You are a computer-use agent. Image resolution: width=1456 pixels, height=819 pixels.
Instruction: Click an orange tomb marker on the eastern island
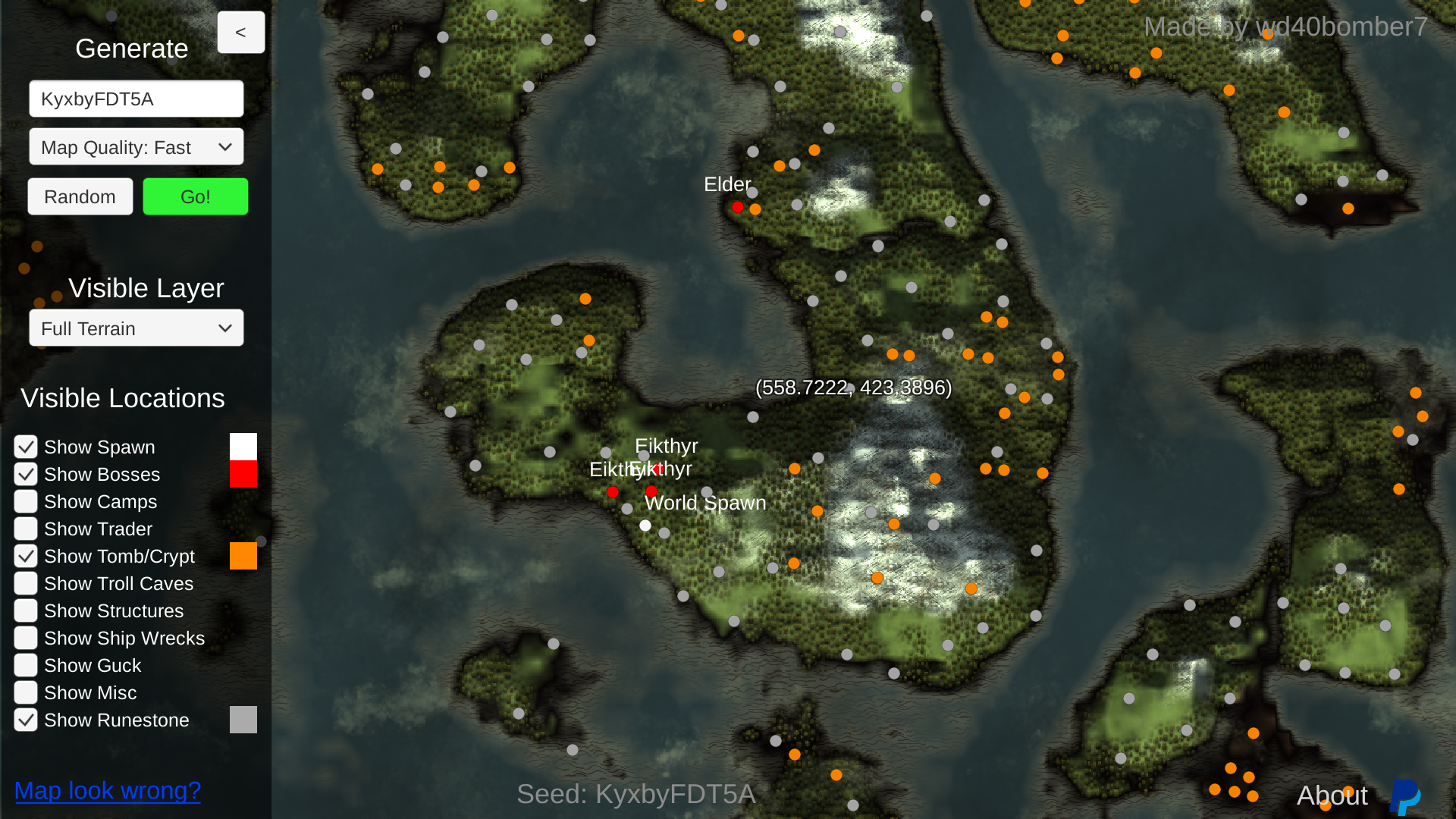(x=1415, y=393)
